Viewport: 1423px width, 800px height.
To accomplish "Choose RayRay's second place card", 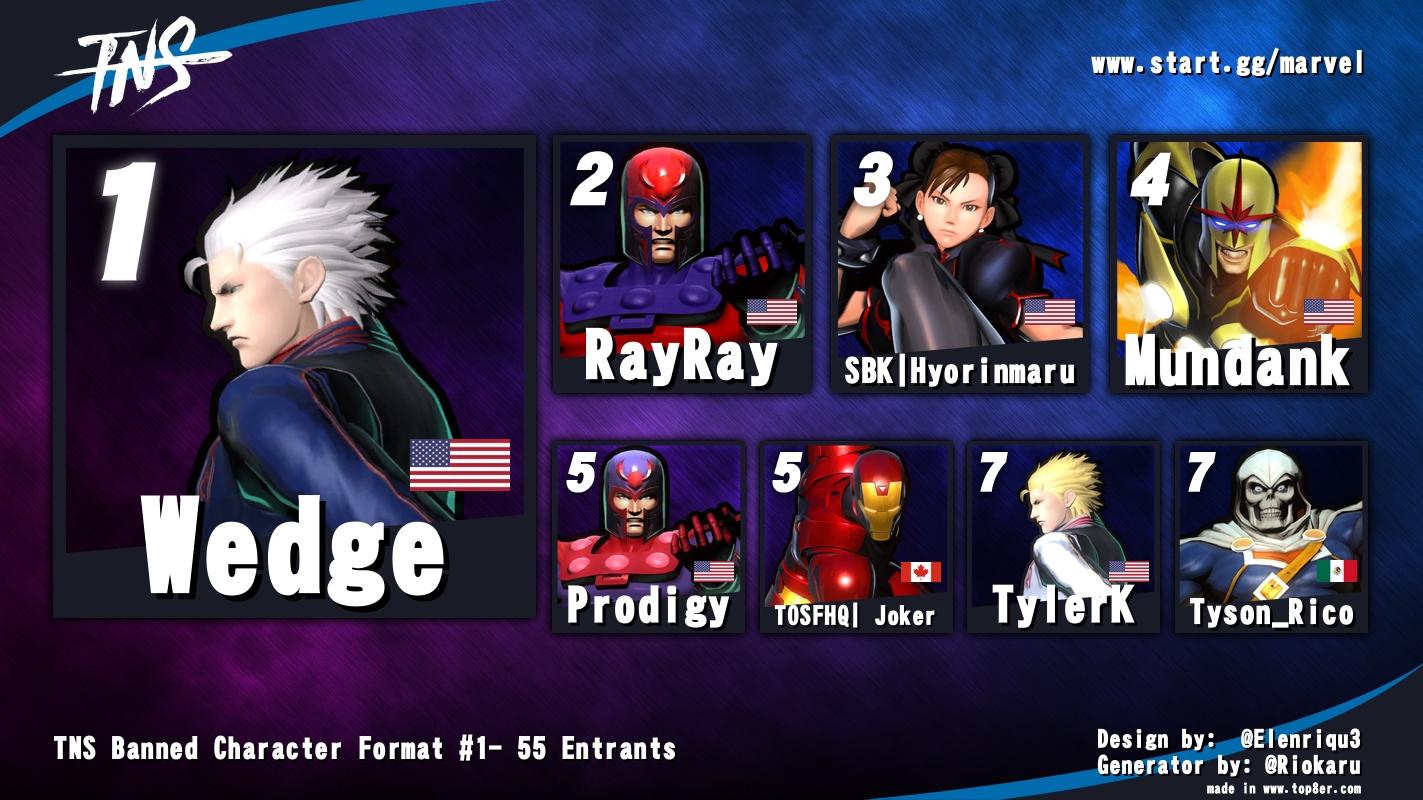I will [681, 264].
